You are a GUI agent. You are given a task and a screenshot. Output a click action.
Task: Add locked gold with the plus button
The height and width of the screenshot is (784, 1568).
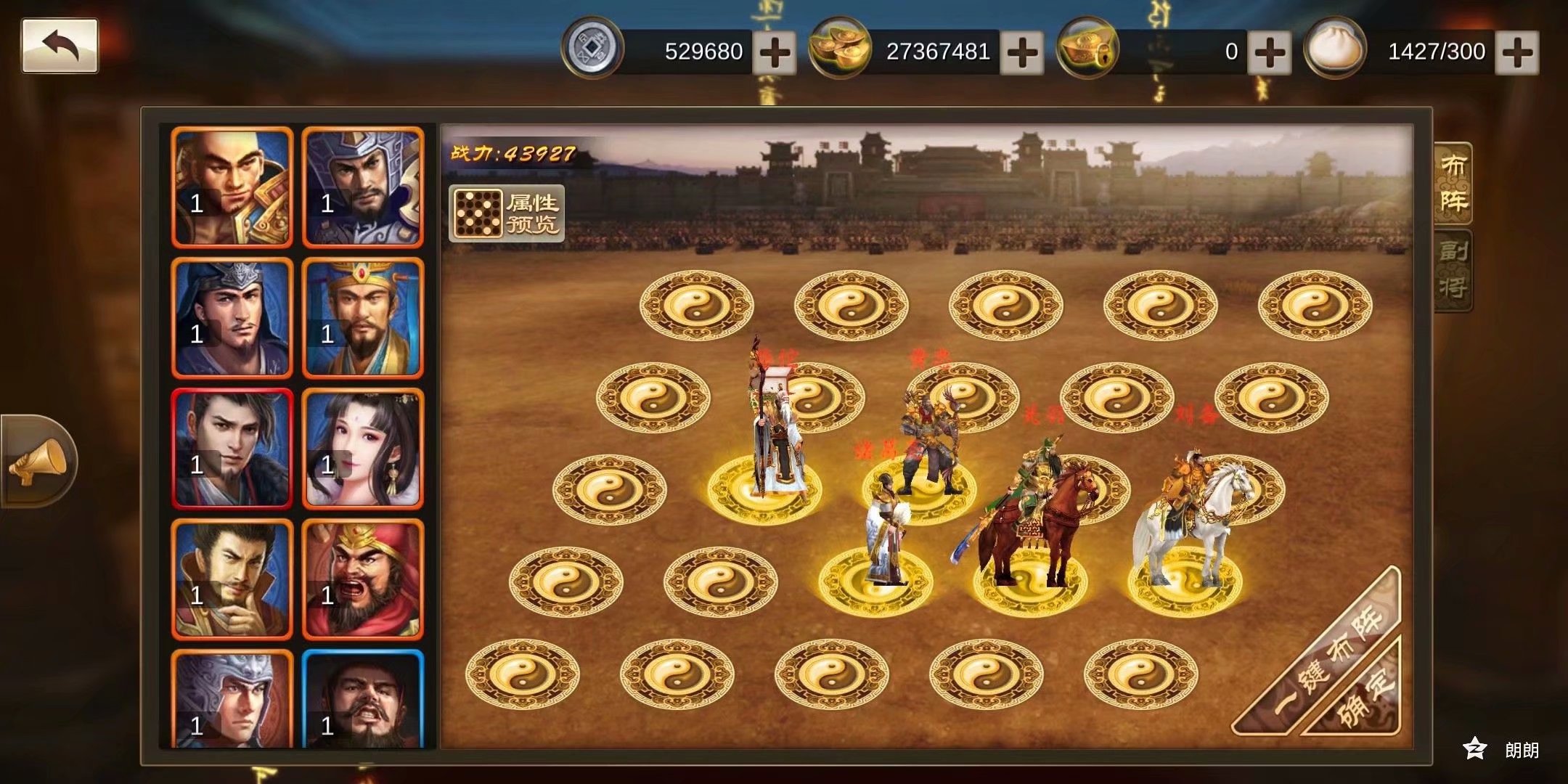coord(1269,52)
